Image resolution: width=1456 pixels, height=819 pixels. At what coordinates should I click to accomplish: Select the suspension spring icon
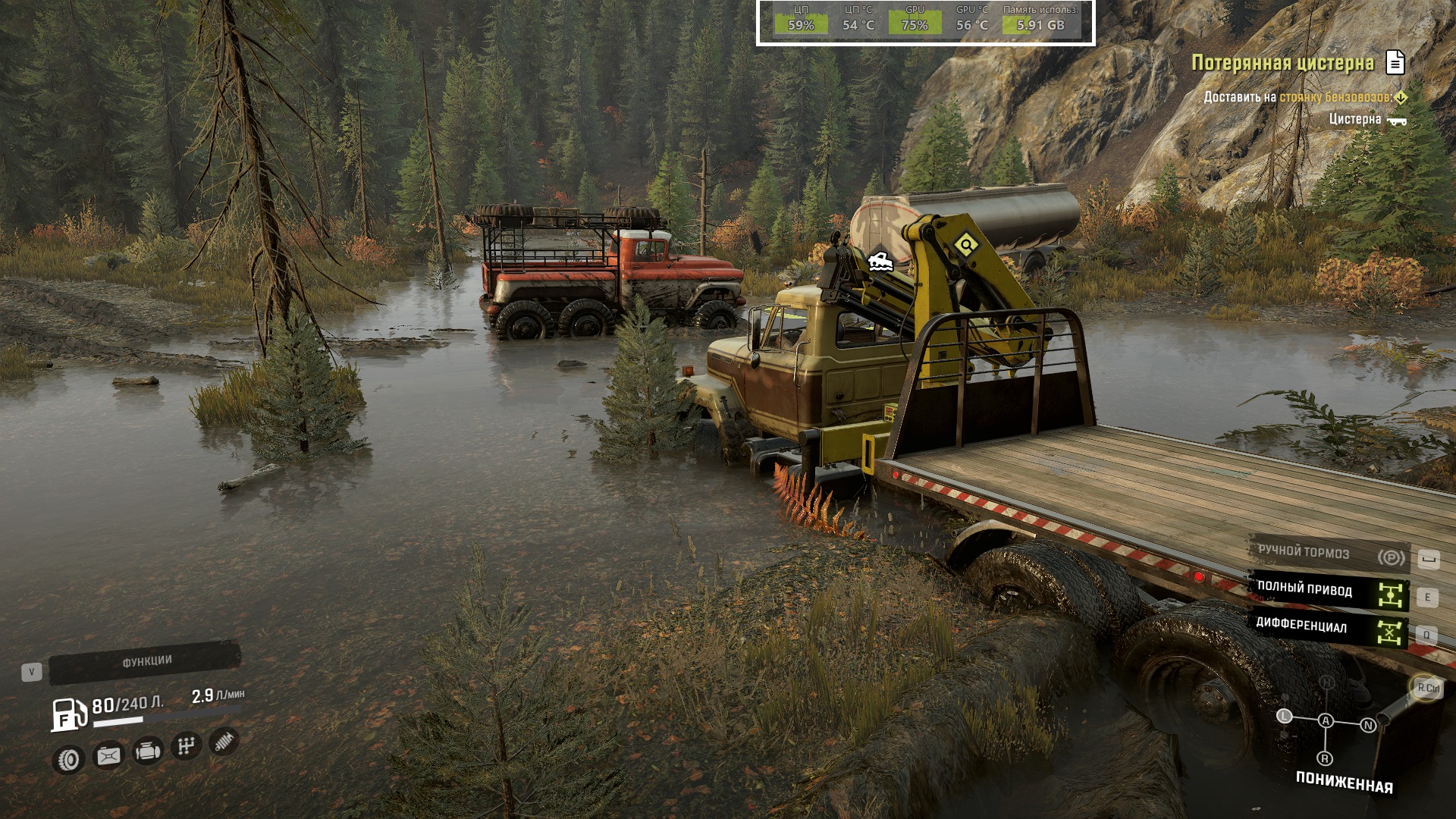[x=224, y=742]
